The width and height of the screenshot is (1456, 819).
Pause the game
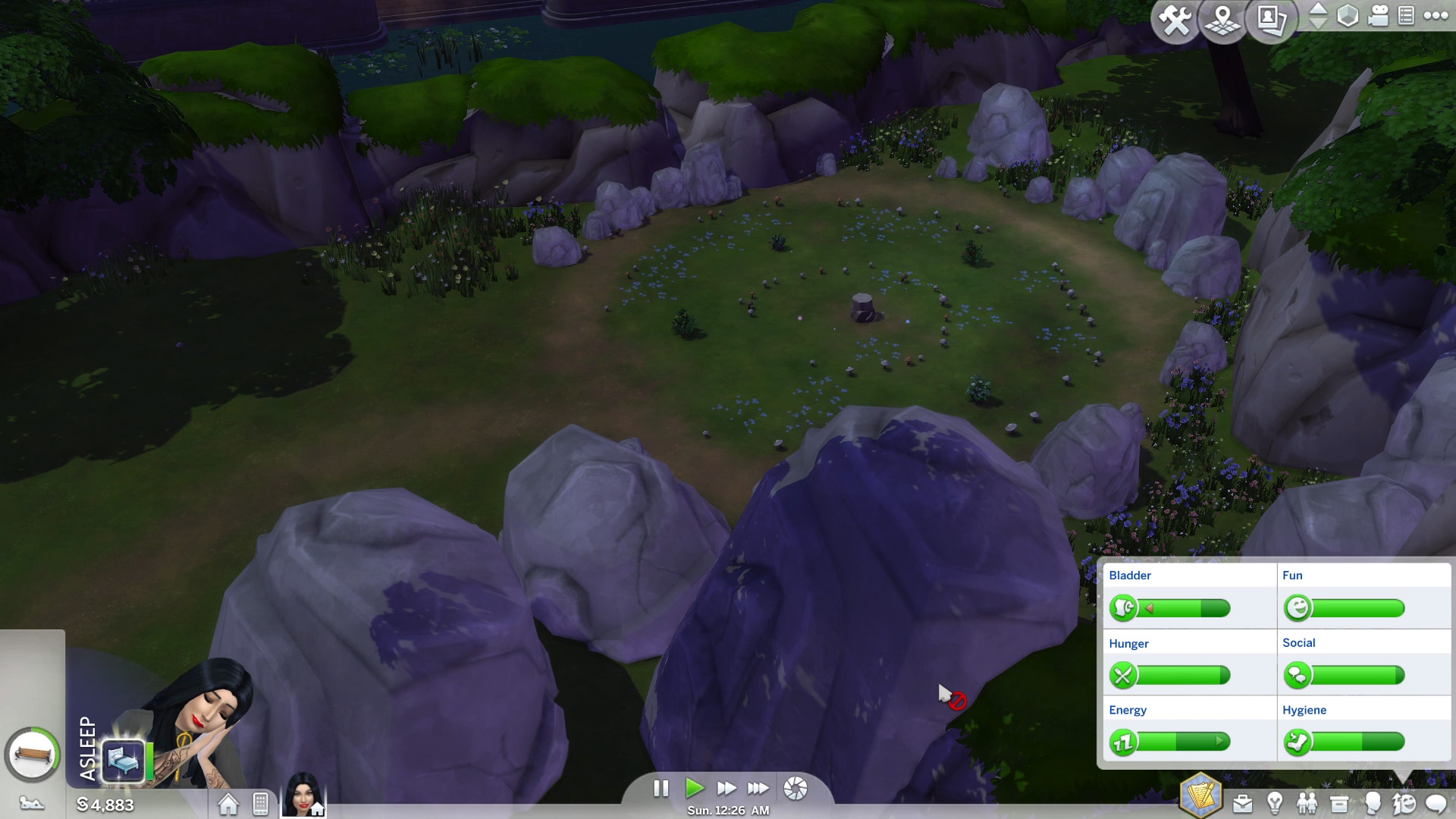pyautogui.click(x=661, y=789)
